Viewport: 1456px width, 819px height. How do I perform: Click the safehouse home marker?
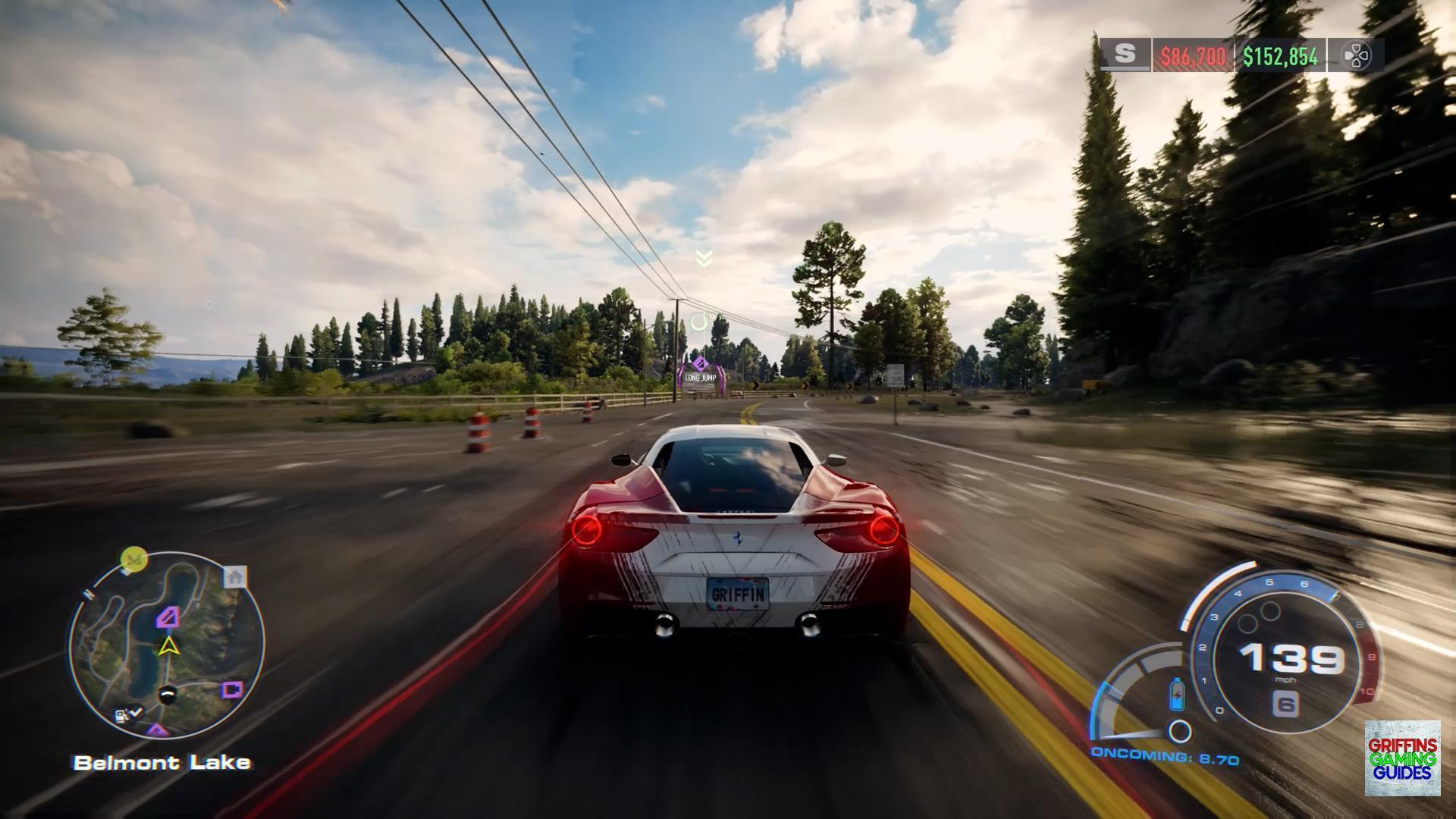tap(235, 577)
